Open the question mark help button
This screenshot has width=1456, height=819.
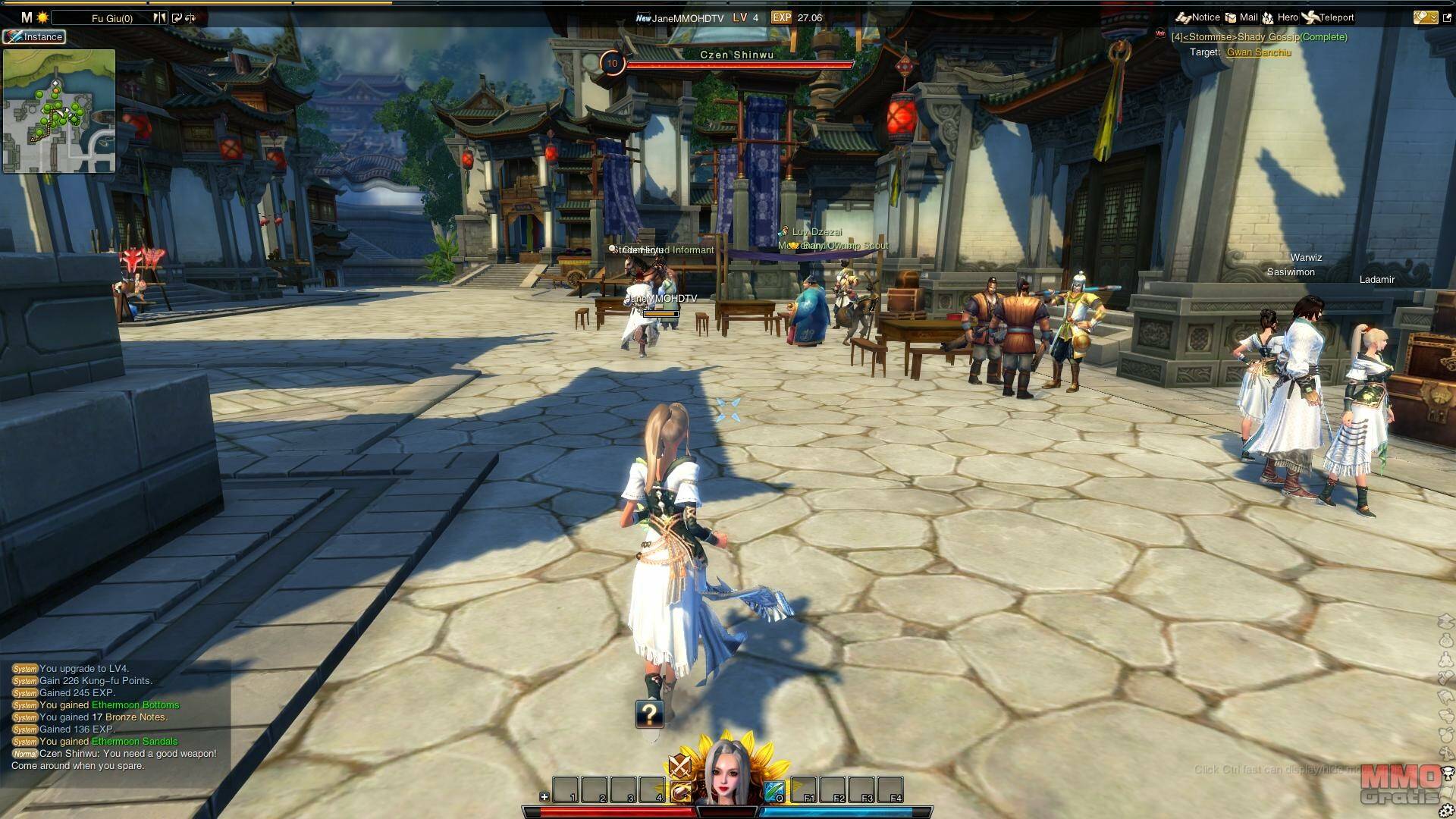(650, 714)
